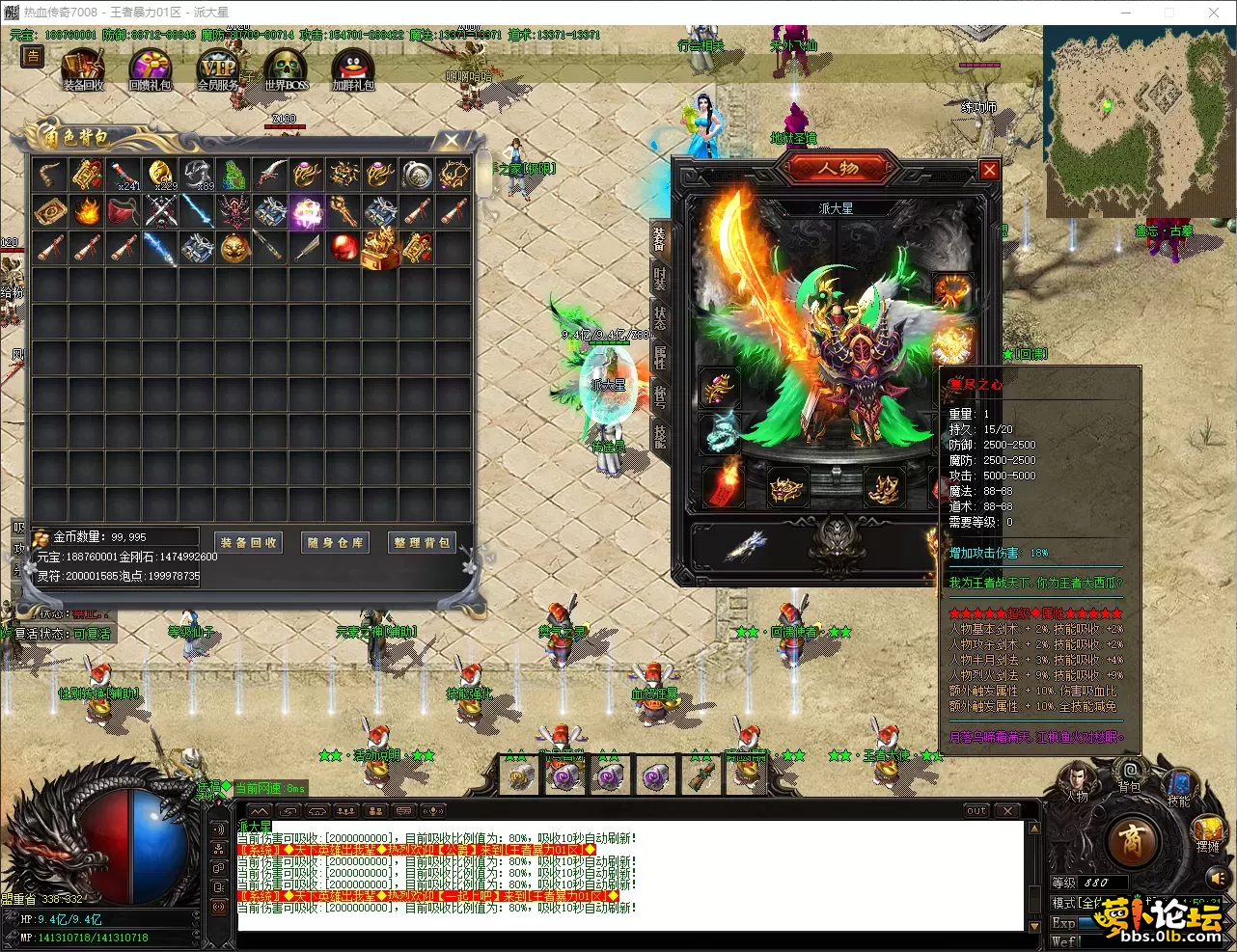Open the 随身仓库 portable storage
The image size is (1237, 952).
336,543
